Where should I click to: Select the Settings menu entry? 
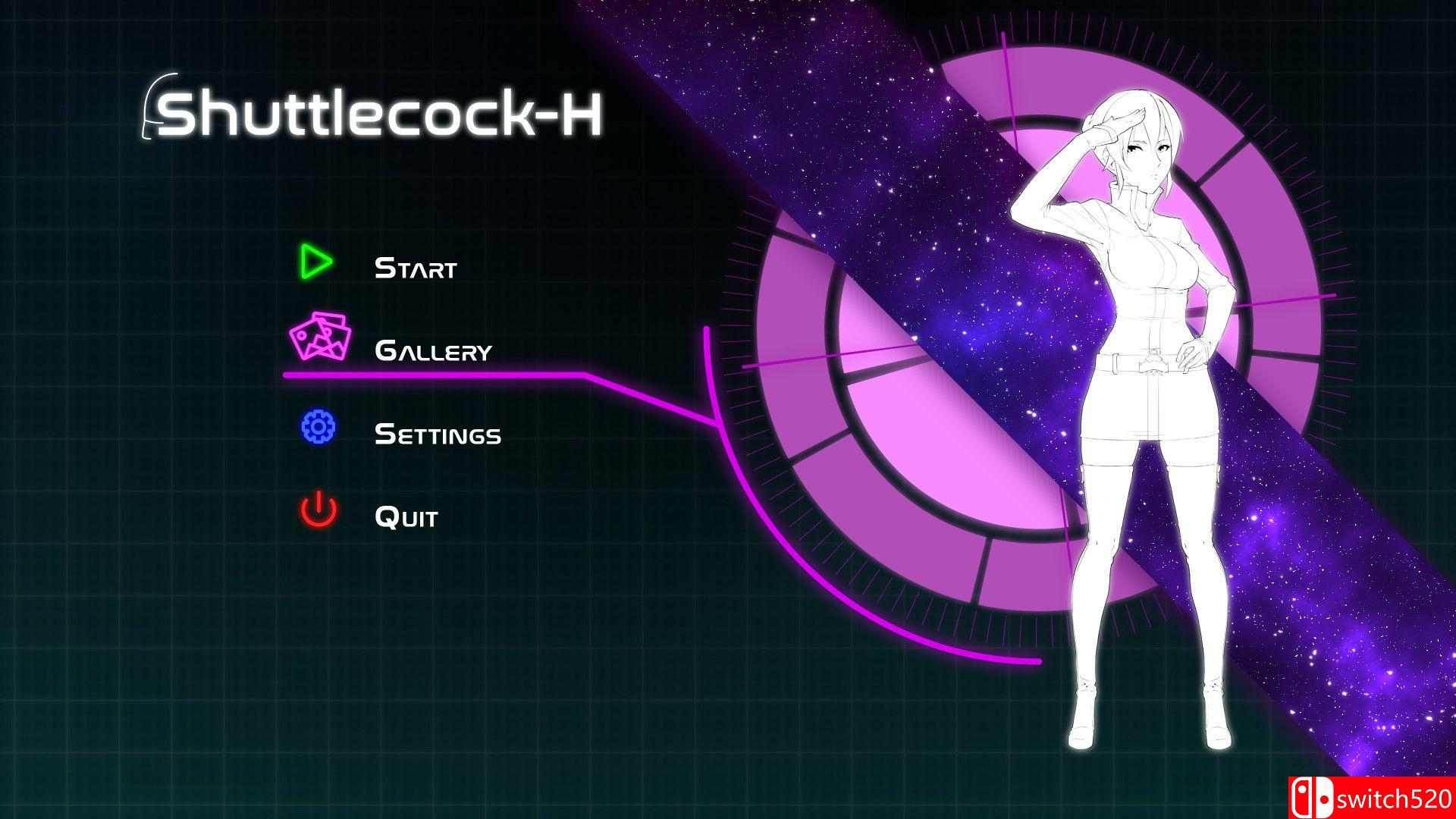point(438,434)
